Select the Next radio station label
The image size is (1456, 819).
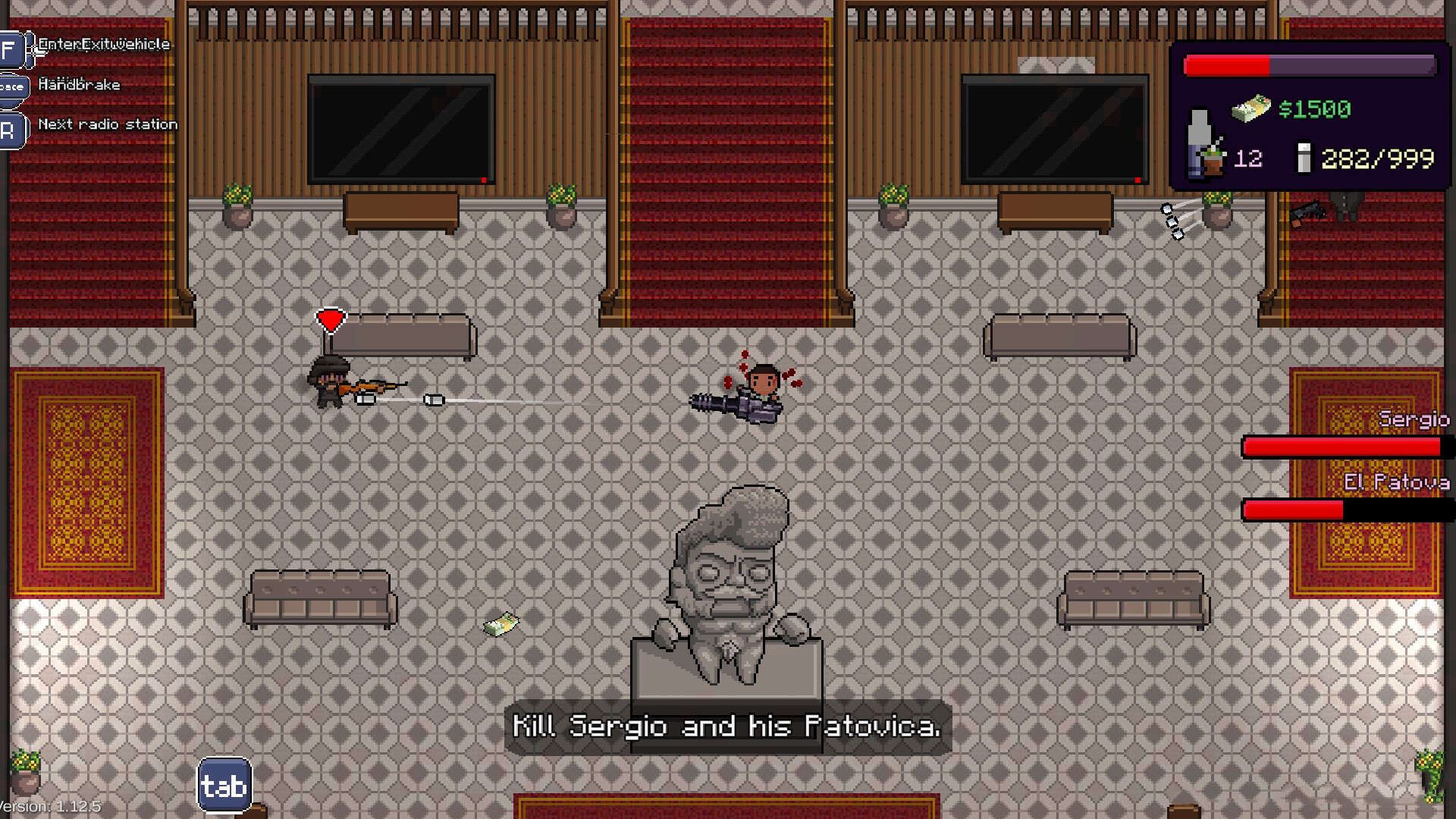coord(108,124)
